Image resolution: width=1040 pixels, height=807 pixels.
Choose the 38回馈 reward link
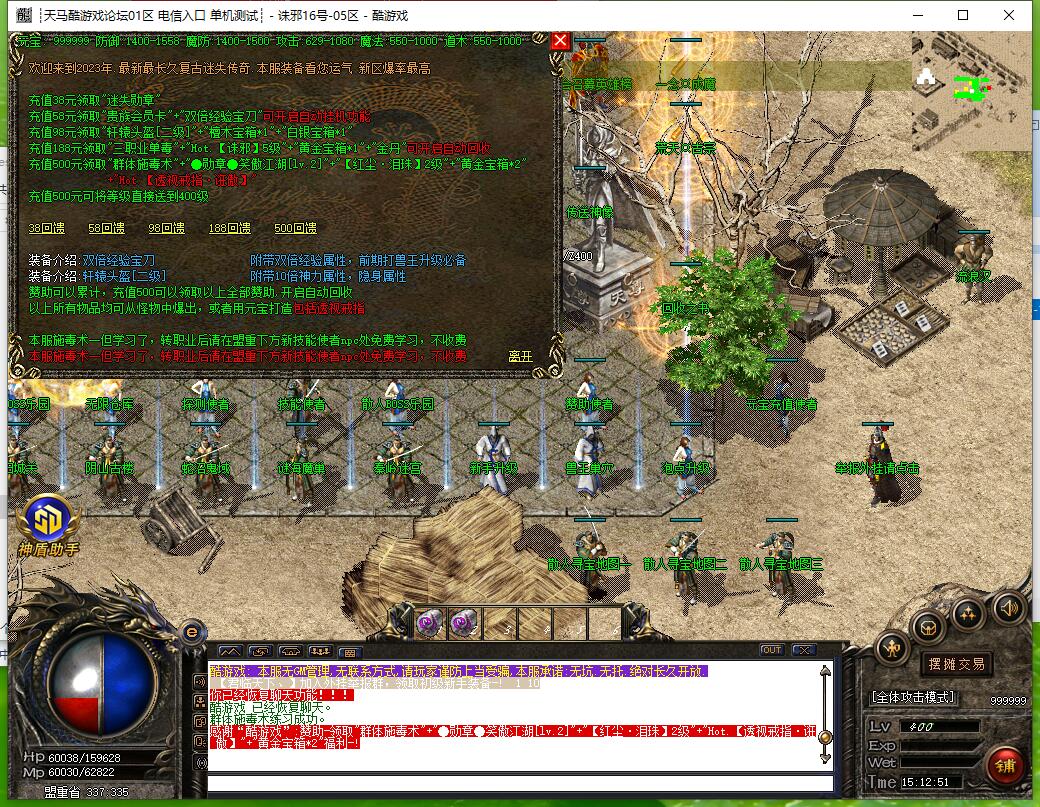coord(48,228)
